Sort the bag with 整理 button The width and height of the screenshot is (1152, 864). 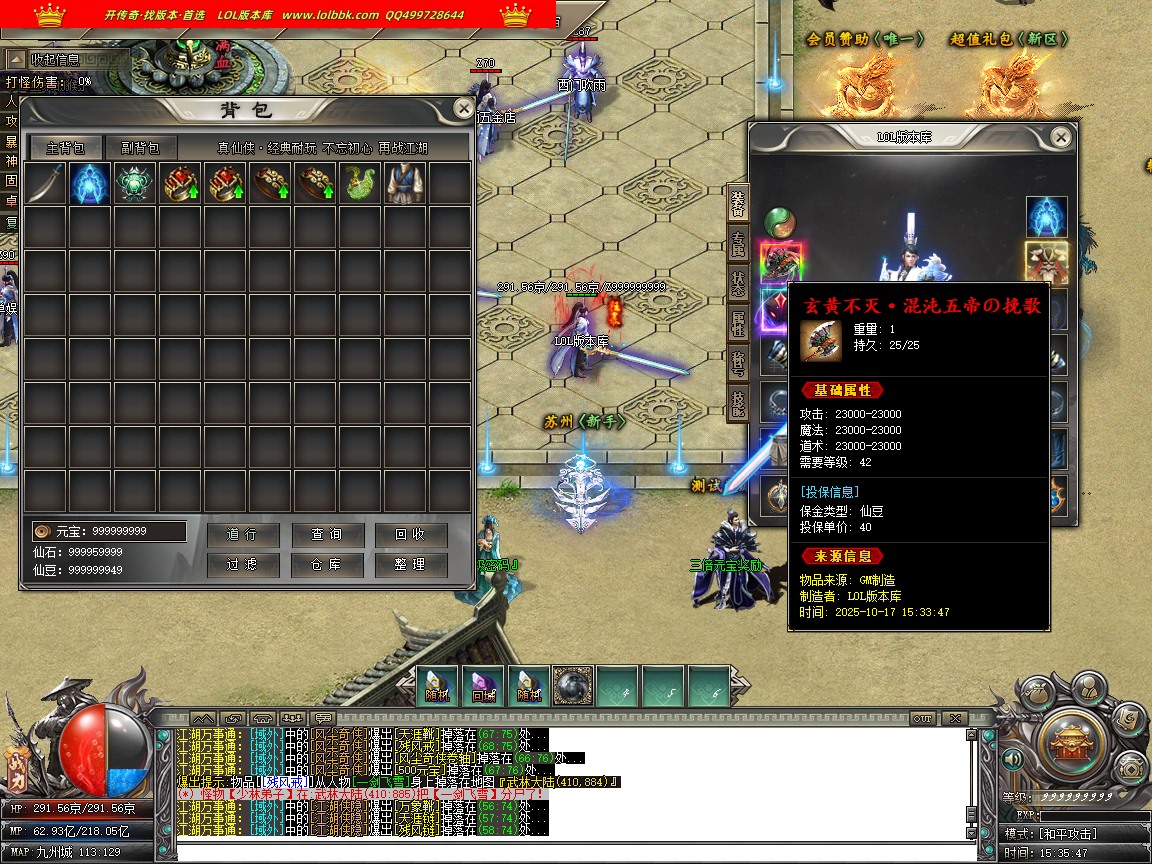coord(411,565)
